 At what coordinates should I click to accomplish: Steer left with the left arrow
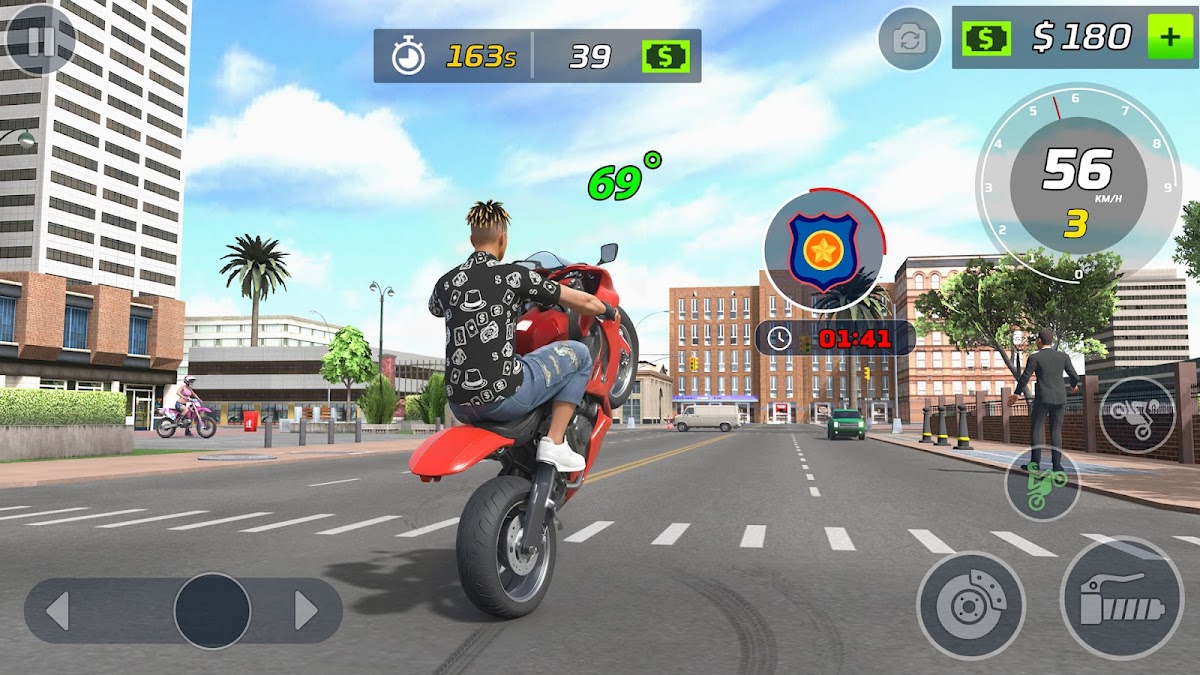pos(58,610)
